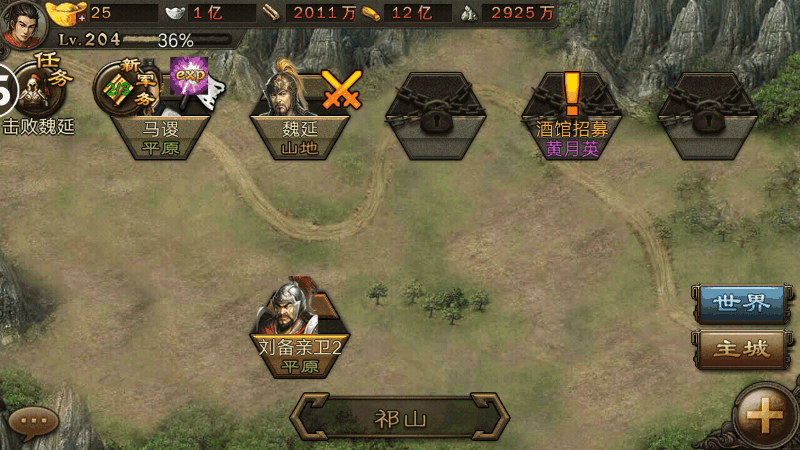The height and width of the screenshot is (450, 800).
Task: Expand the golden plus menu button
Action: pyautogui.click(x=764, y=415)
